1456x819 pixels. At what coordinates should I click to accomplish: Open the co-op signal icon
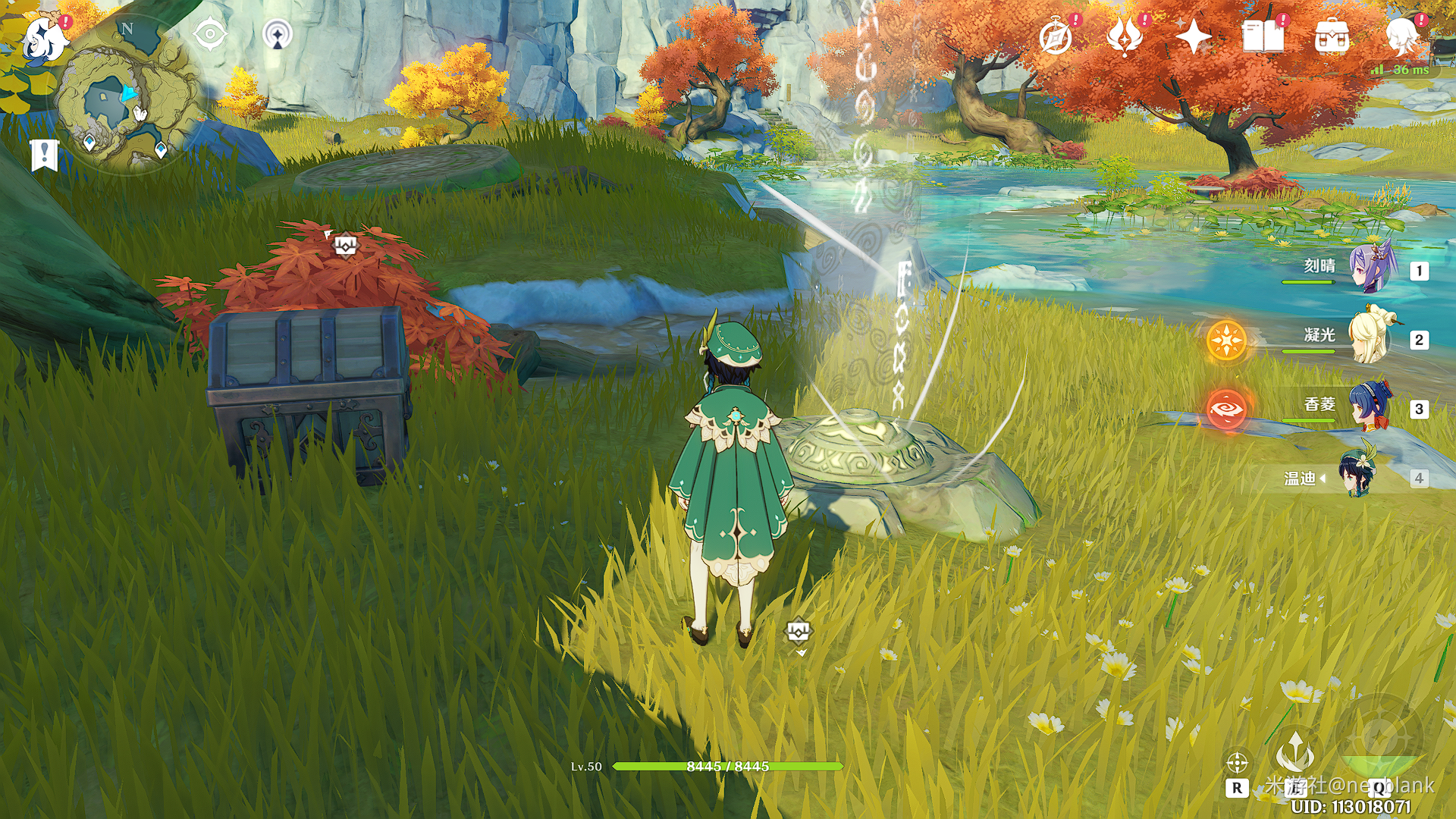pos(278,35)
